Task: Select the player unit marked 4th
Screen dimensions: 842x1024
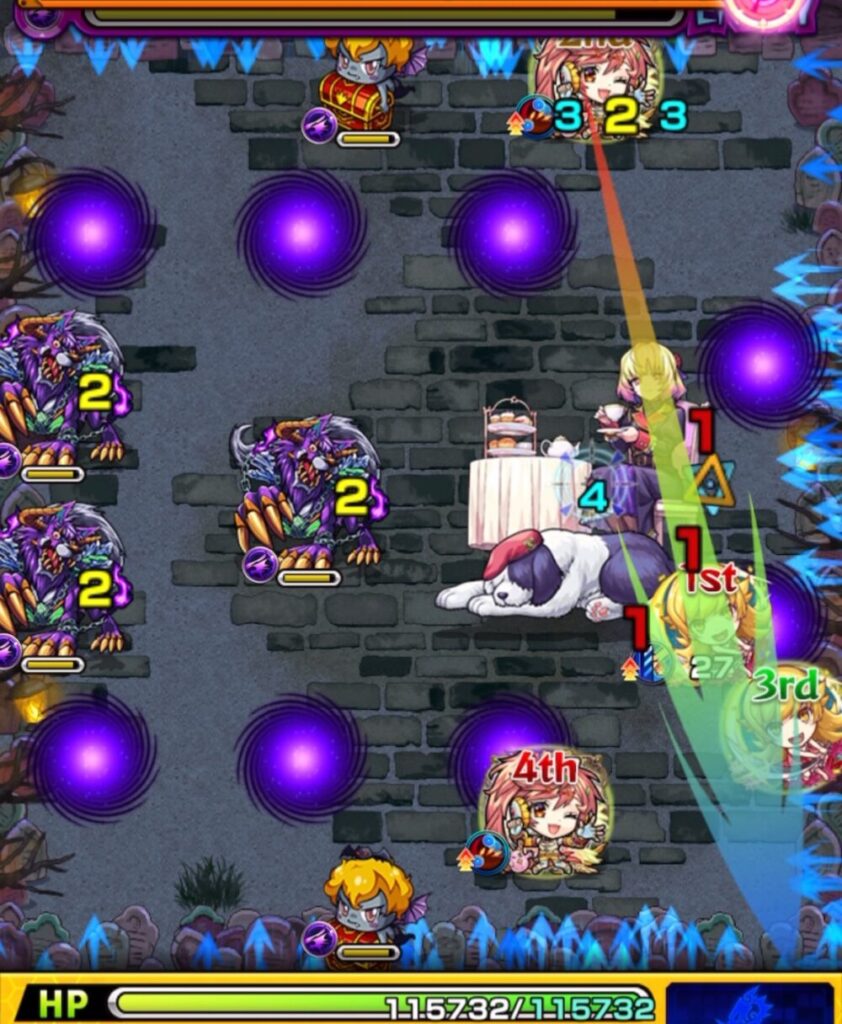Action: tap(545, 811)
